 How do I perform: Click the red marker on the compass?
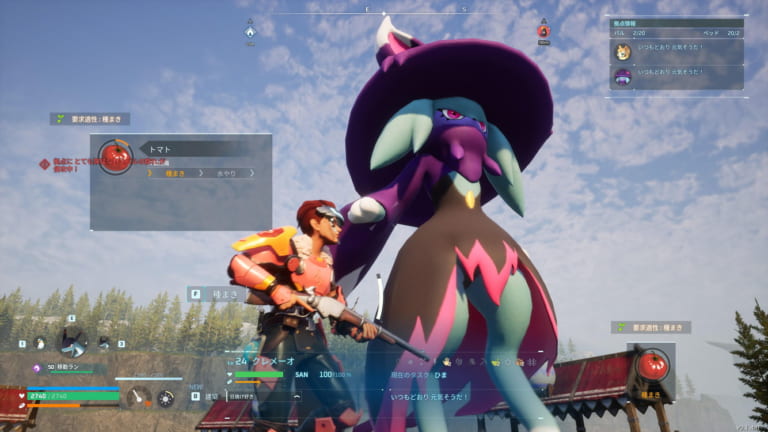pyautogui.click(x=543, y=30)
